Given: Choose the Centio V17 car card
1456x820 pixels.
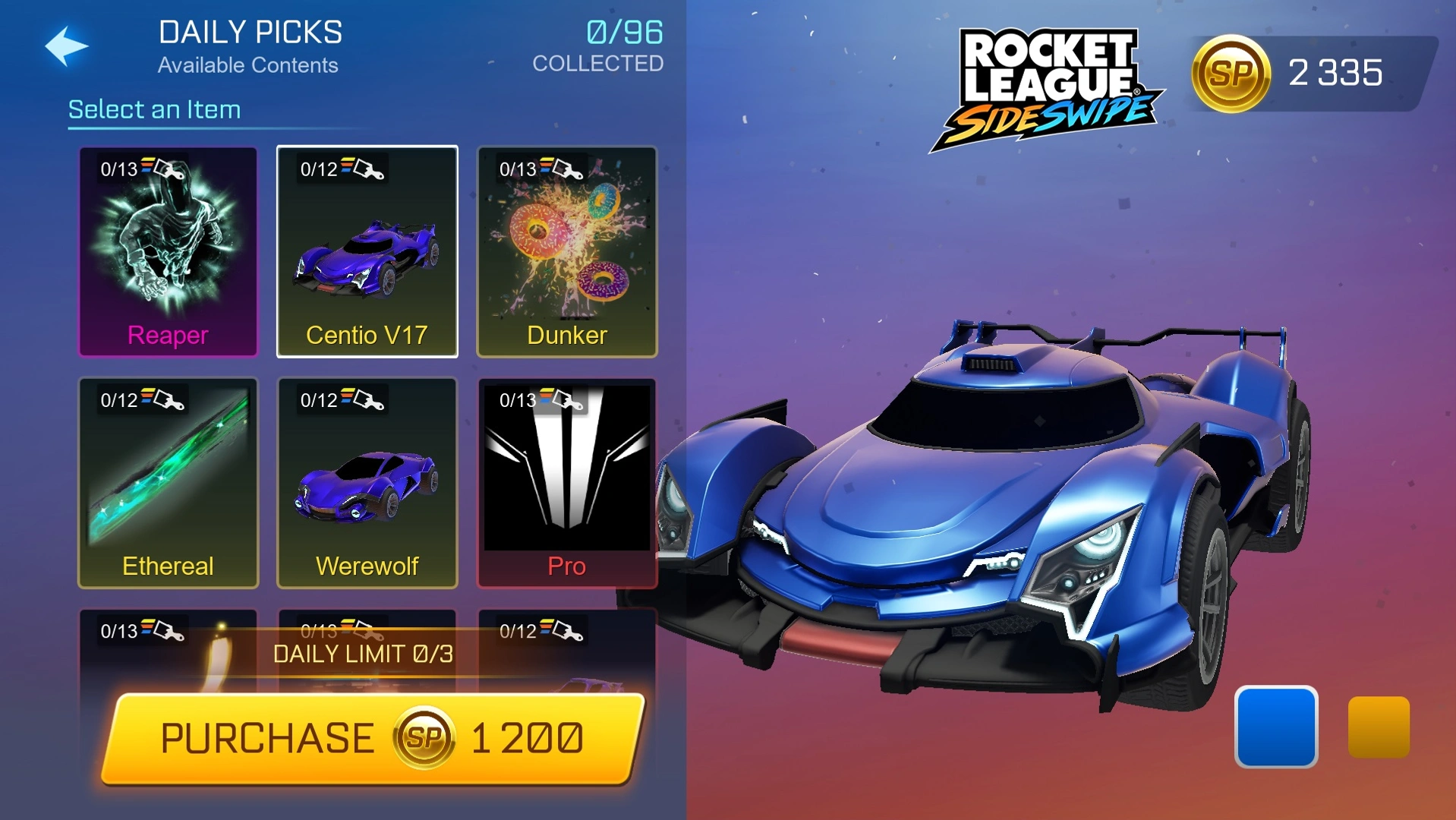Looking at the screenshot, I should click(367, 251).
